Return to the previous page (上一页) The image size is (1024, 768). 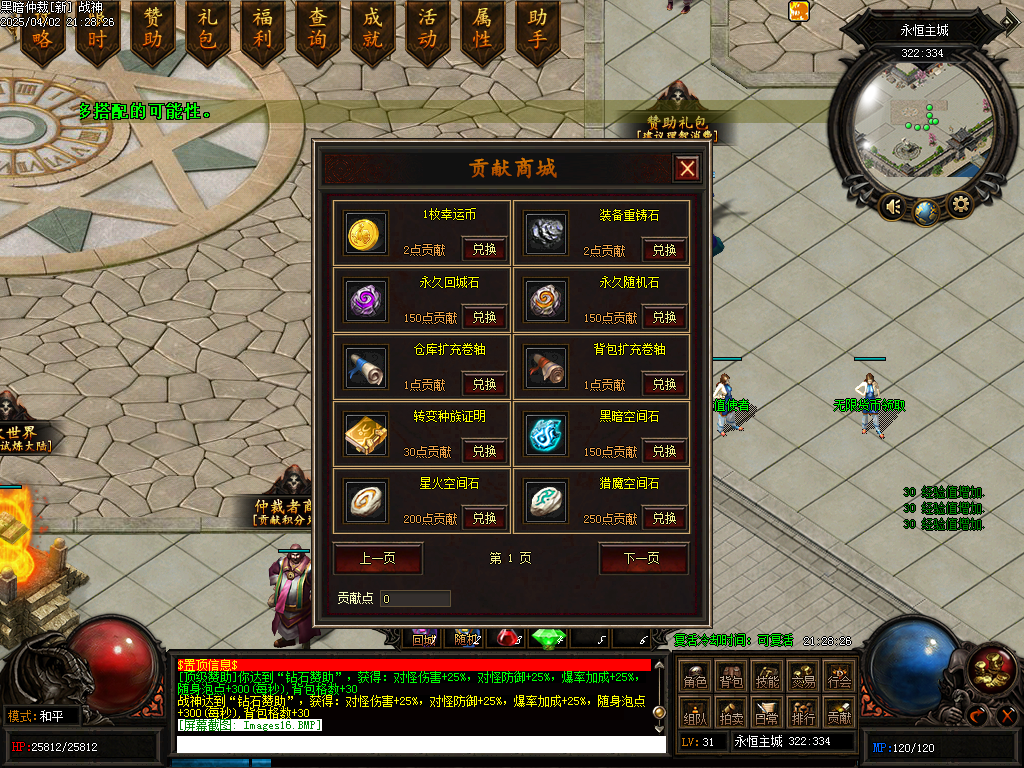[377, 558]
